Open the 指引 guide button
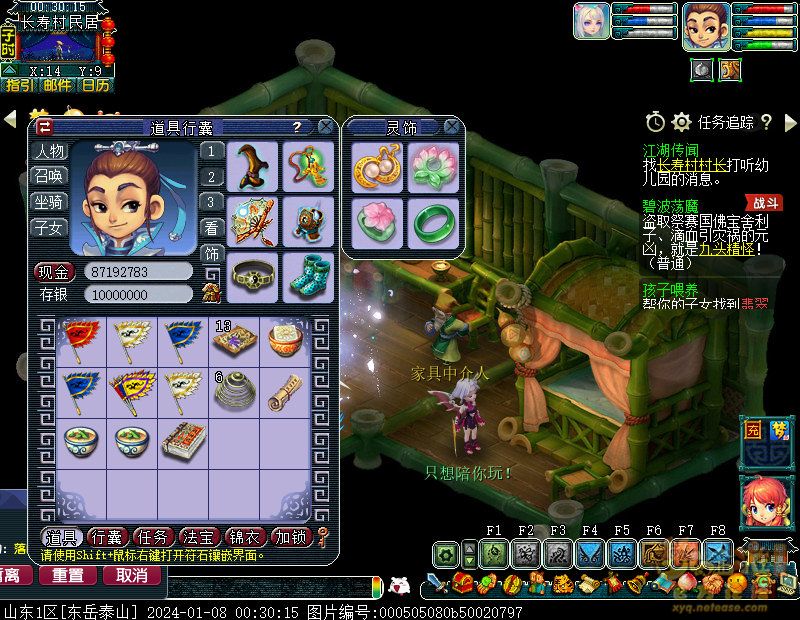This screenshot has width=800, height=620. pyautogui.click(x=19, y=86)
